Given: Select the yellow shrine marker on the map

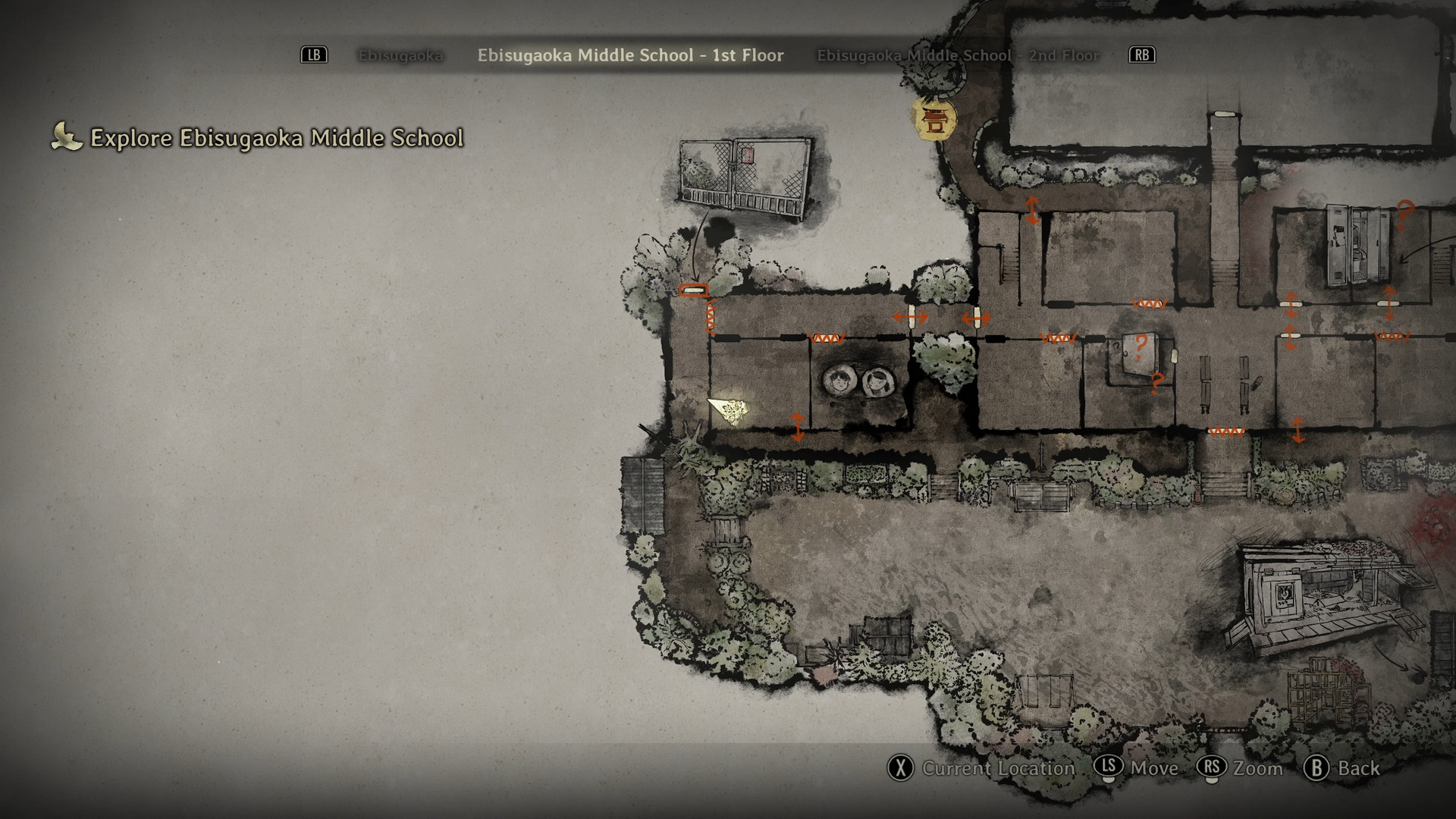Looking at the screenshot, I should tap(934, 119).
